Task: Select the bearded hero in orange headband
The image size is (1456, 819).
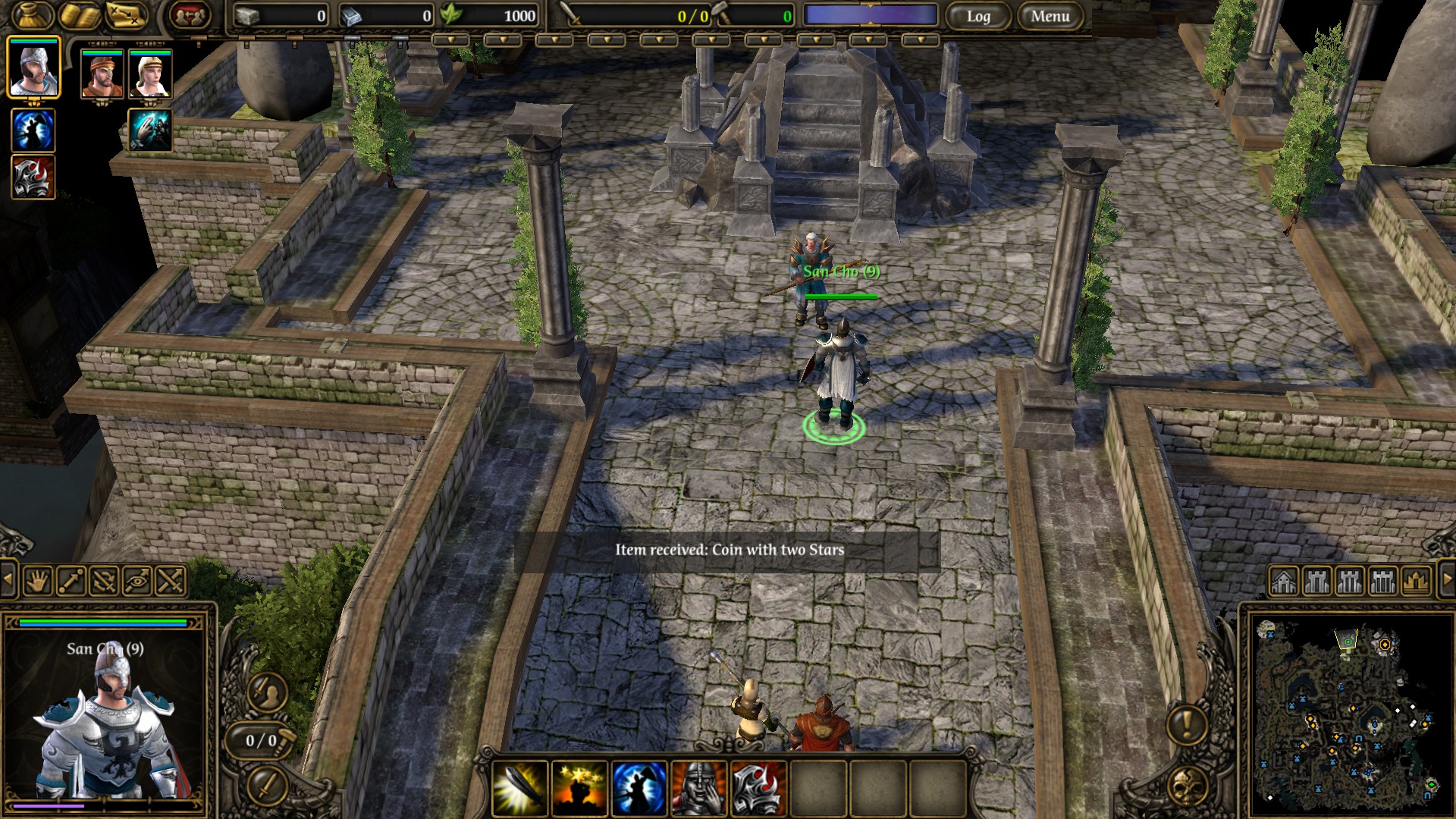Action: pos(102,74)
